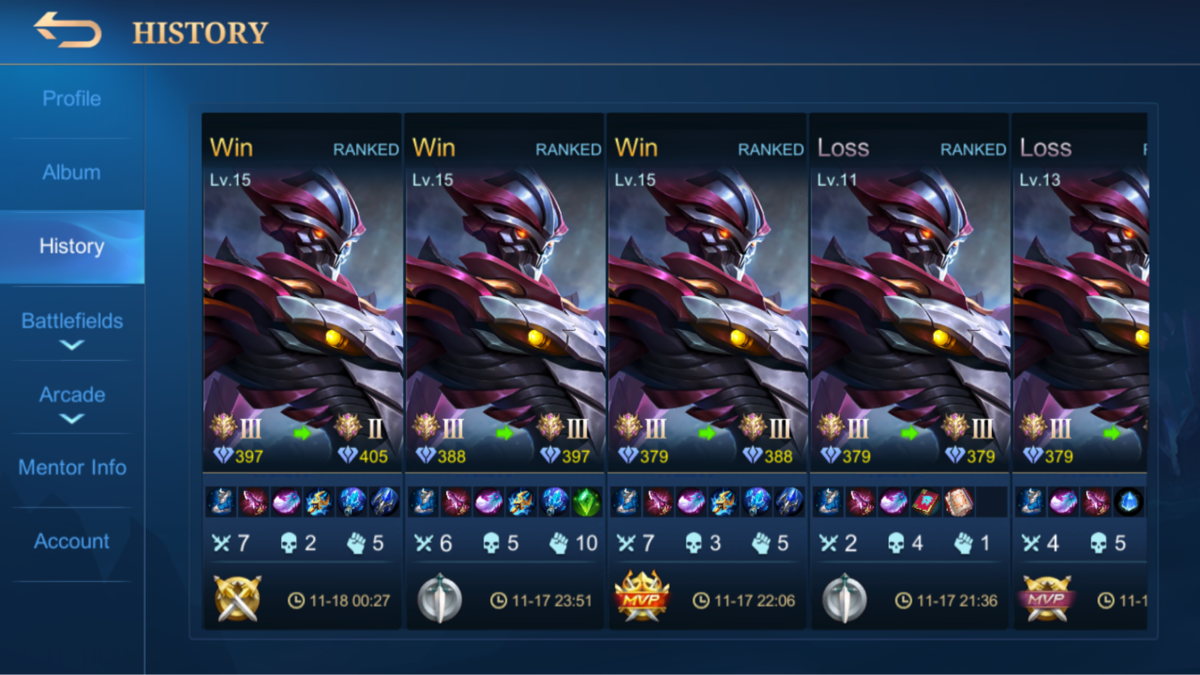Expand the Battlefields section
The width and height of the screenshot is (1200, 675).
pos(72,329)
